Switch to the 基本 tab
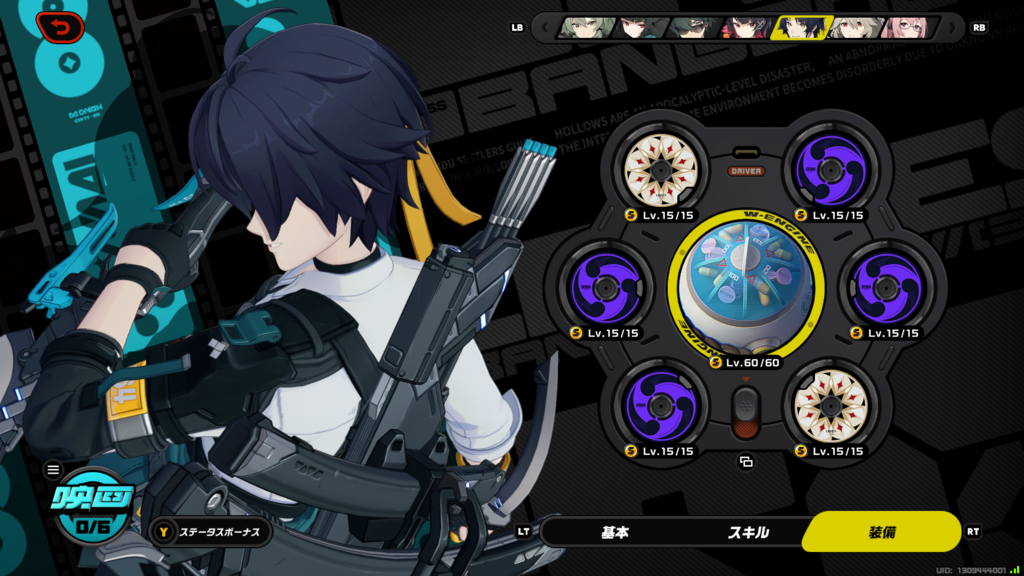This screenshot has width=1024, height=576. coord(615,532)
